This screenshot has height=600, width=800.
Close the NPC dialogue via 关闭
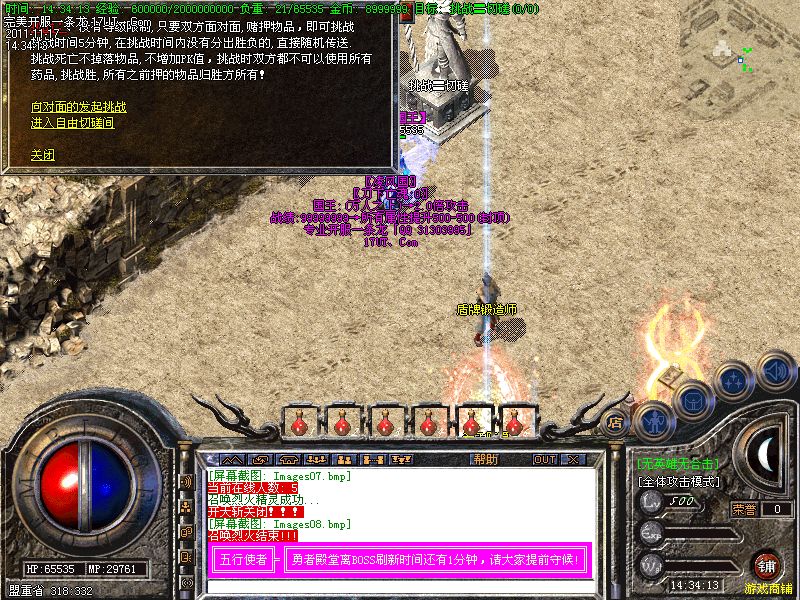pos(42,155)
